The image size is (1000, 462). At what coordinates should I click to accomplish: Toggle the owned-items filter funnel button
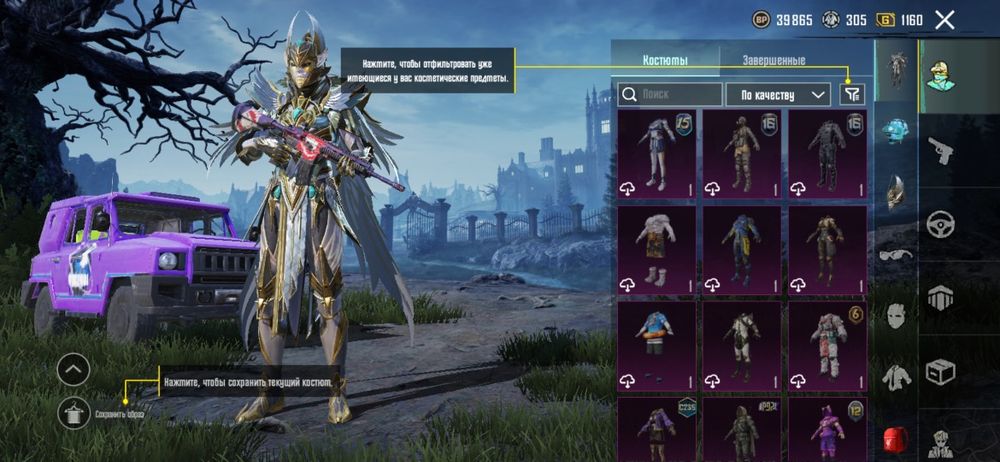pyautogui.click(x=852, y=94)
